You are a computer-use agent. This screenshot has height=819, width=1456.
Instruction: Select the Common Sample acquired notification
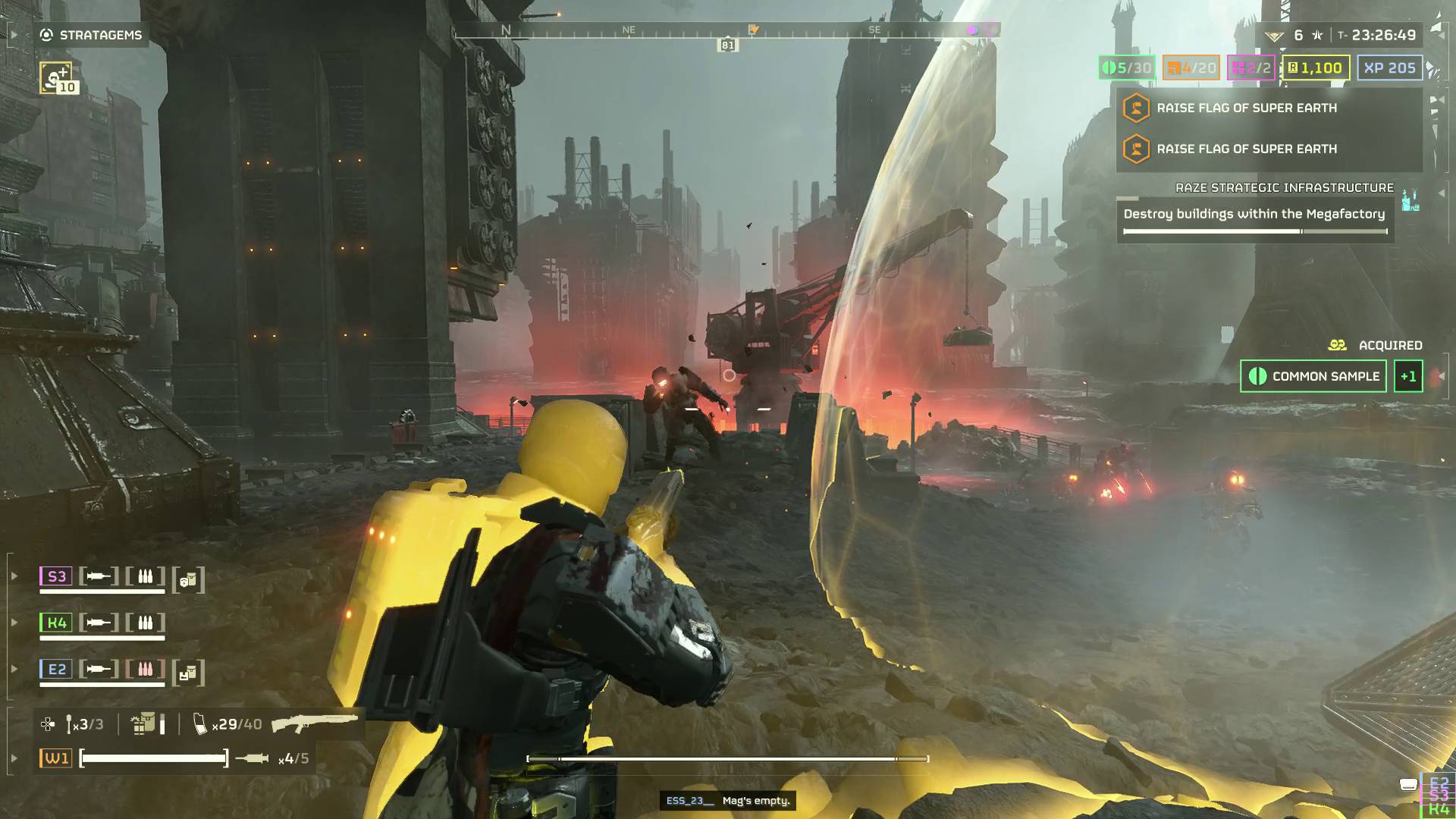tap(1313, 376)
